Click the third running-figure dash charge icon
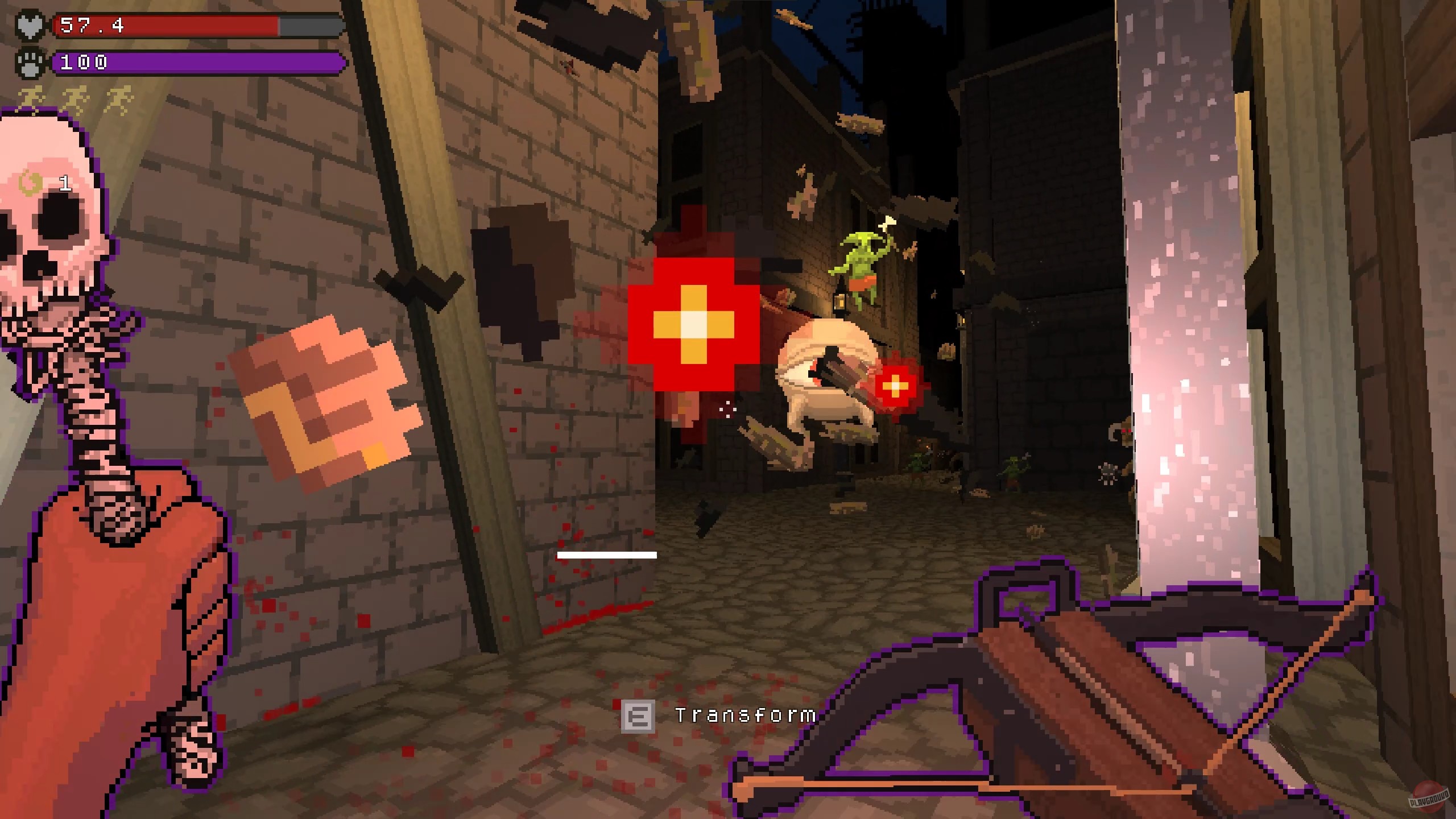Screen dimensions: 1456x819 pyautogui.click(x=120, y=98)
